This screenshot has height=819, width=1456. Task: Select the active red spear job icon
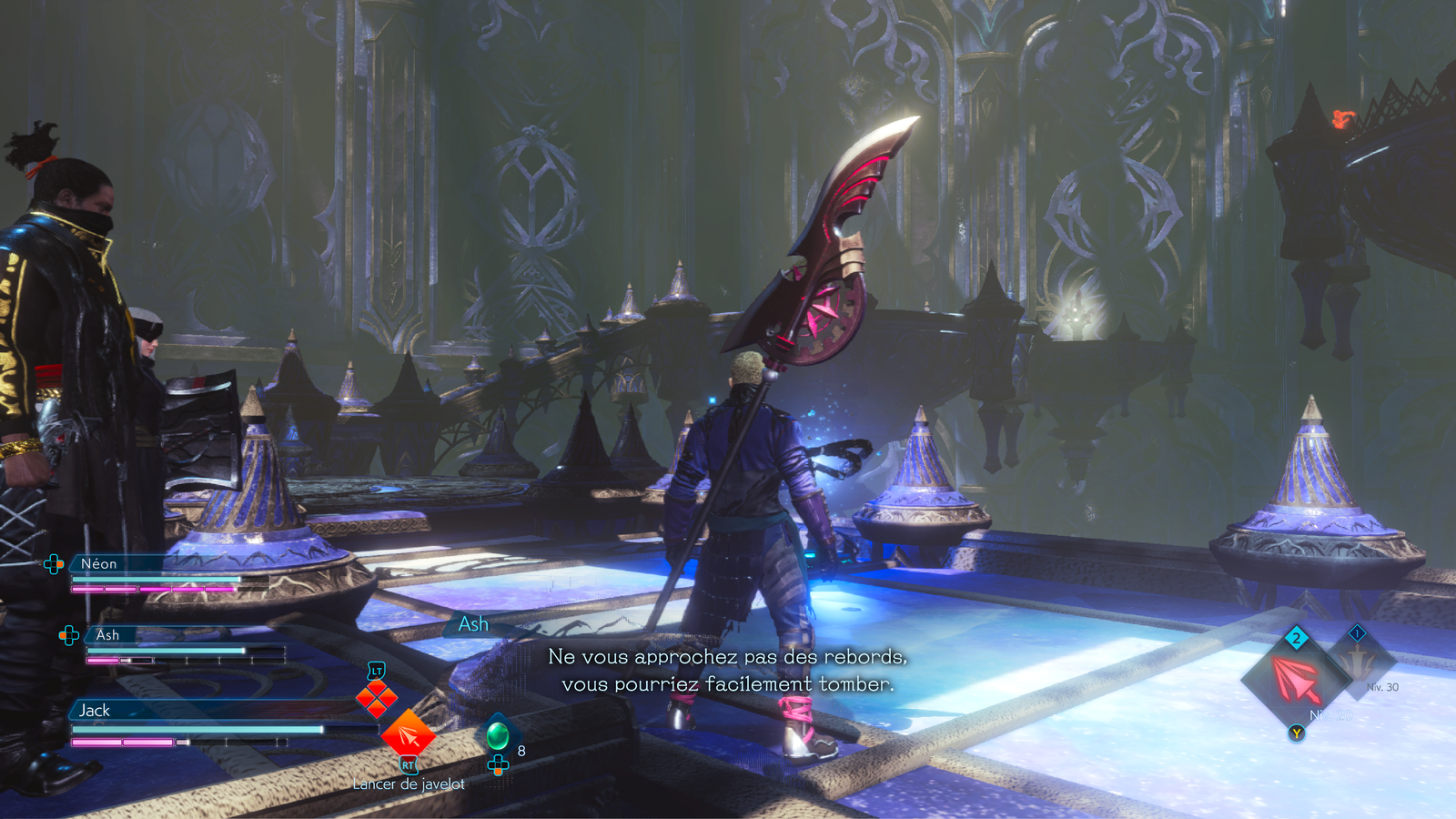coord(1296,680)
